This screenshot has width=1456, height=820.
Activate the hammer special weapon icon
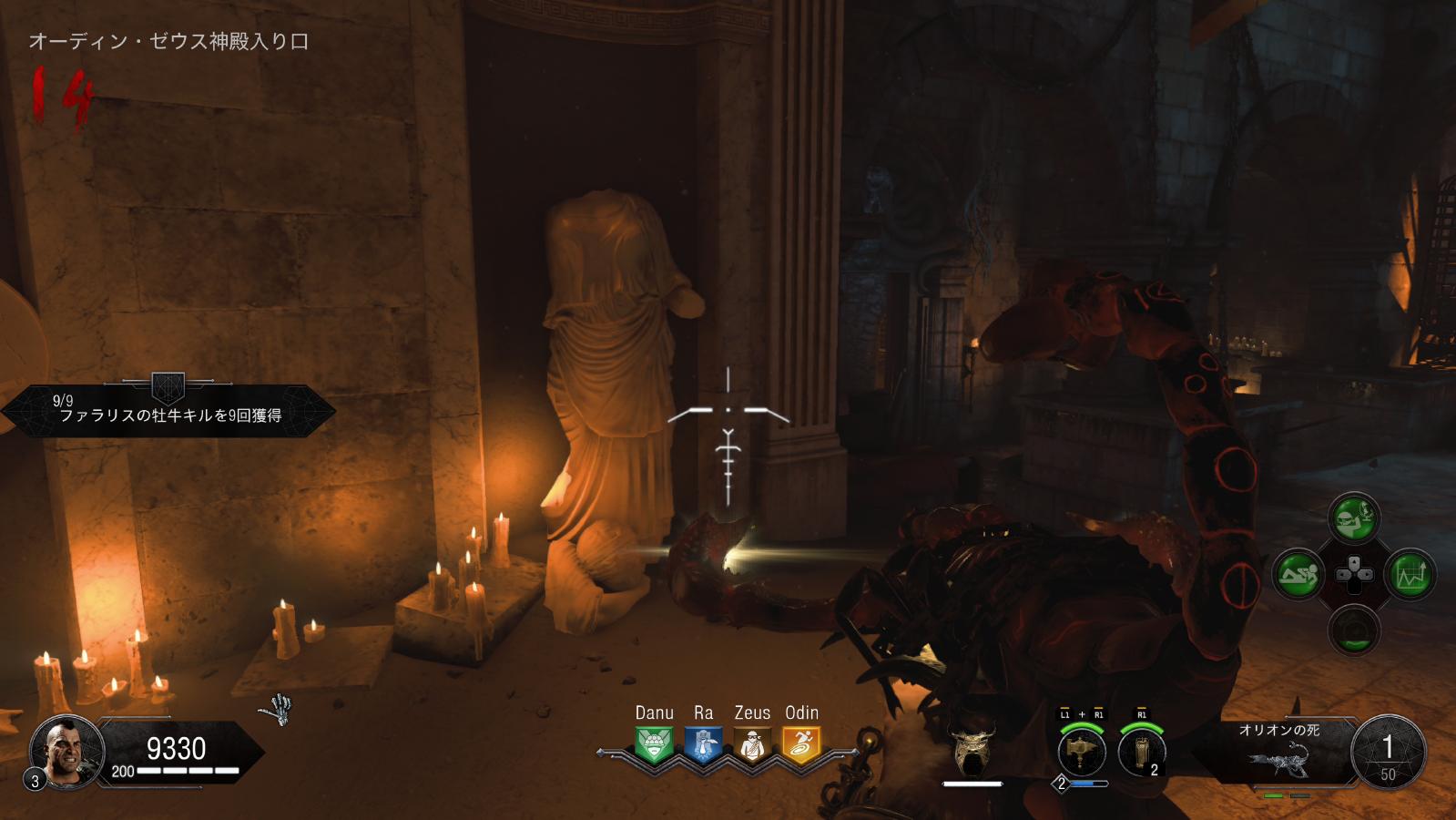1082,753
